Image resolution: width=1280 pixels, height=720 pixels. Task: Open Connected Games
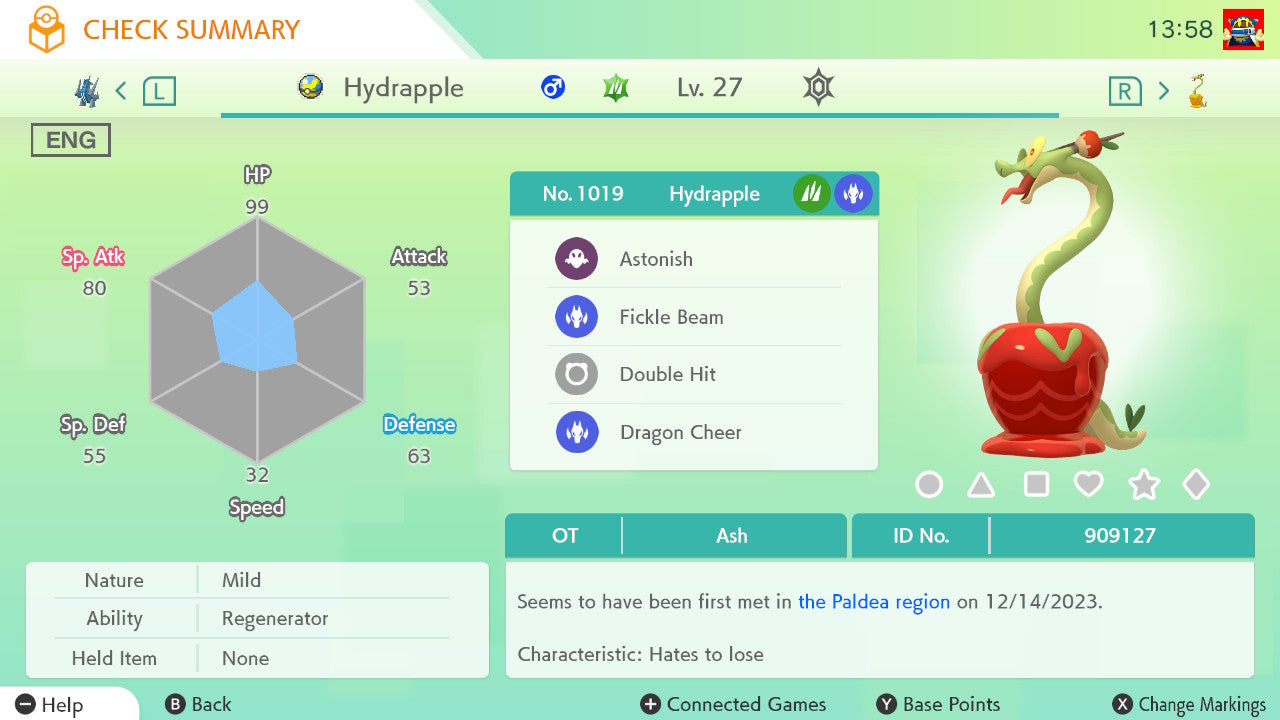[734, 705]
